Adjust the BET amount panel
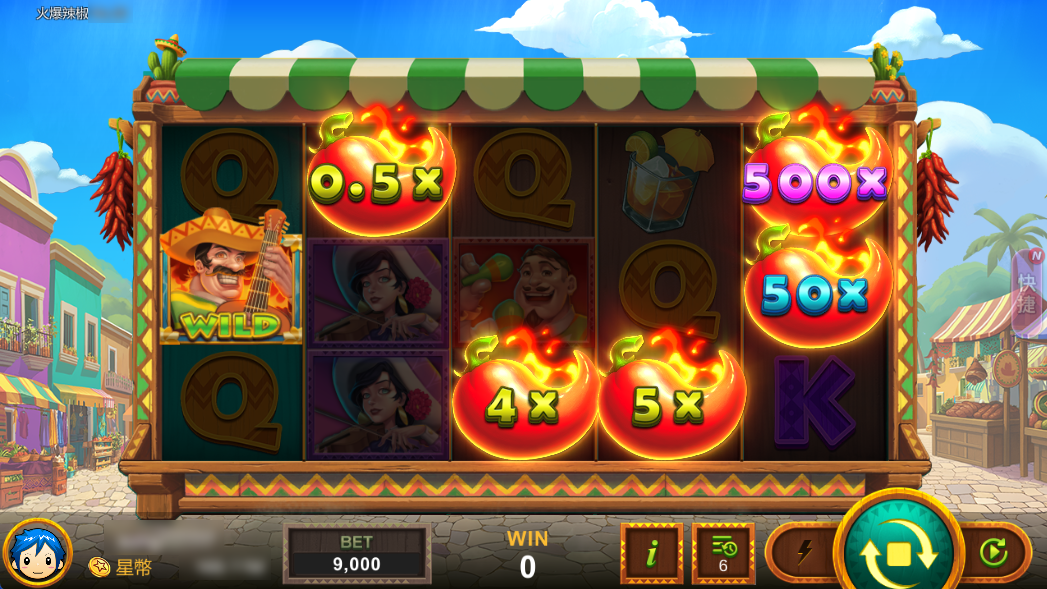This screenshot has height=589, width=1047. coord(357,554)
